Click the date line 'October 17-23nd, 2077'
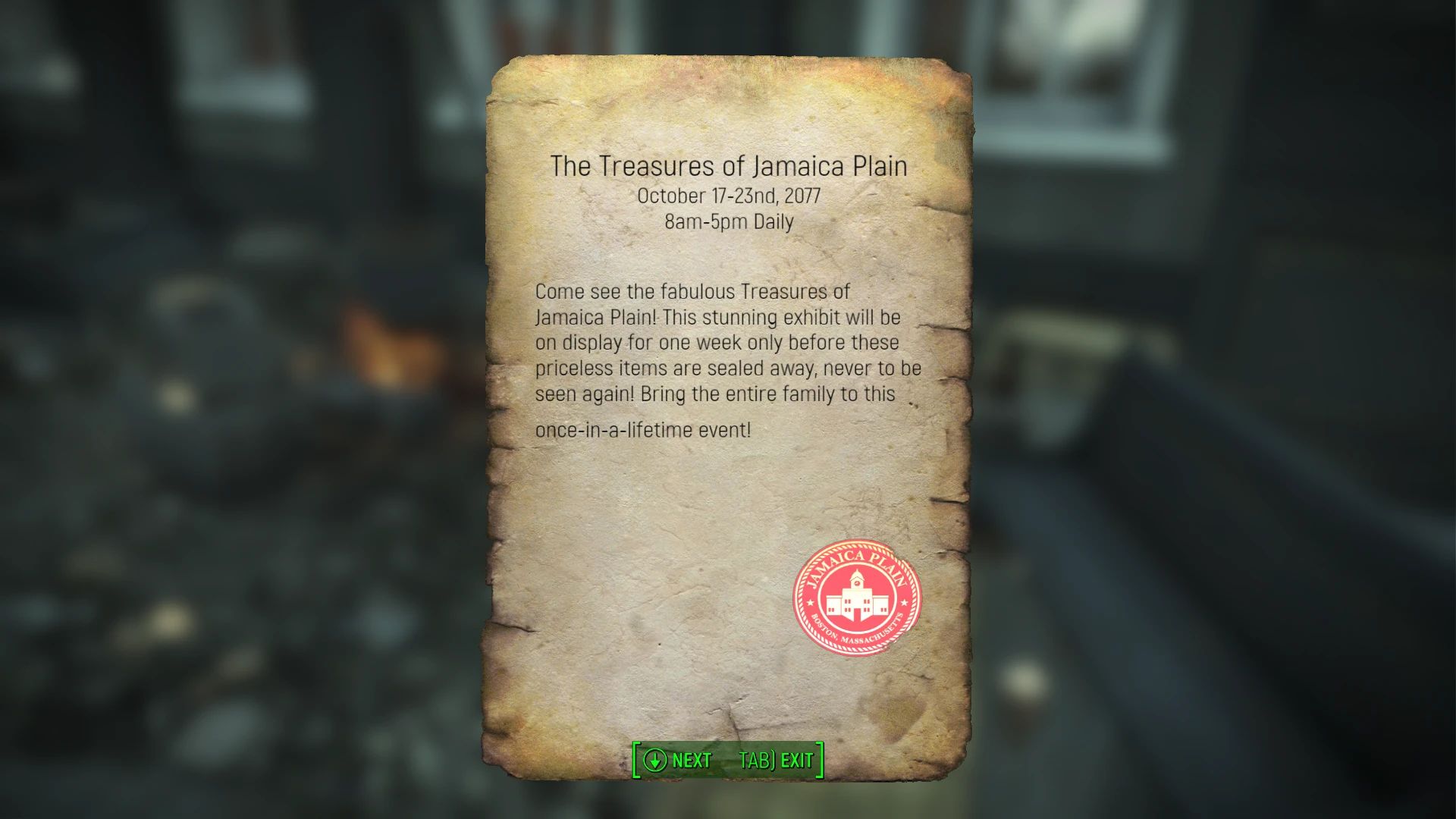Viewport: 1456px width, 819px height. pyautogui.click(x=729, y=196)
